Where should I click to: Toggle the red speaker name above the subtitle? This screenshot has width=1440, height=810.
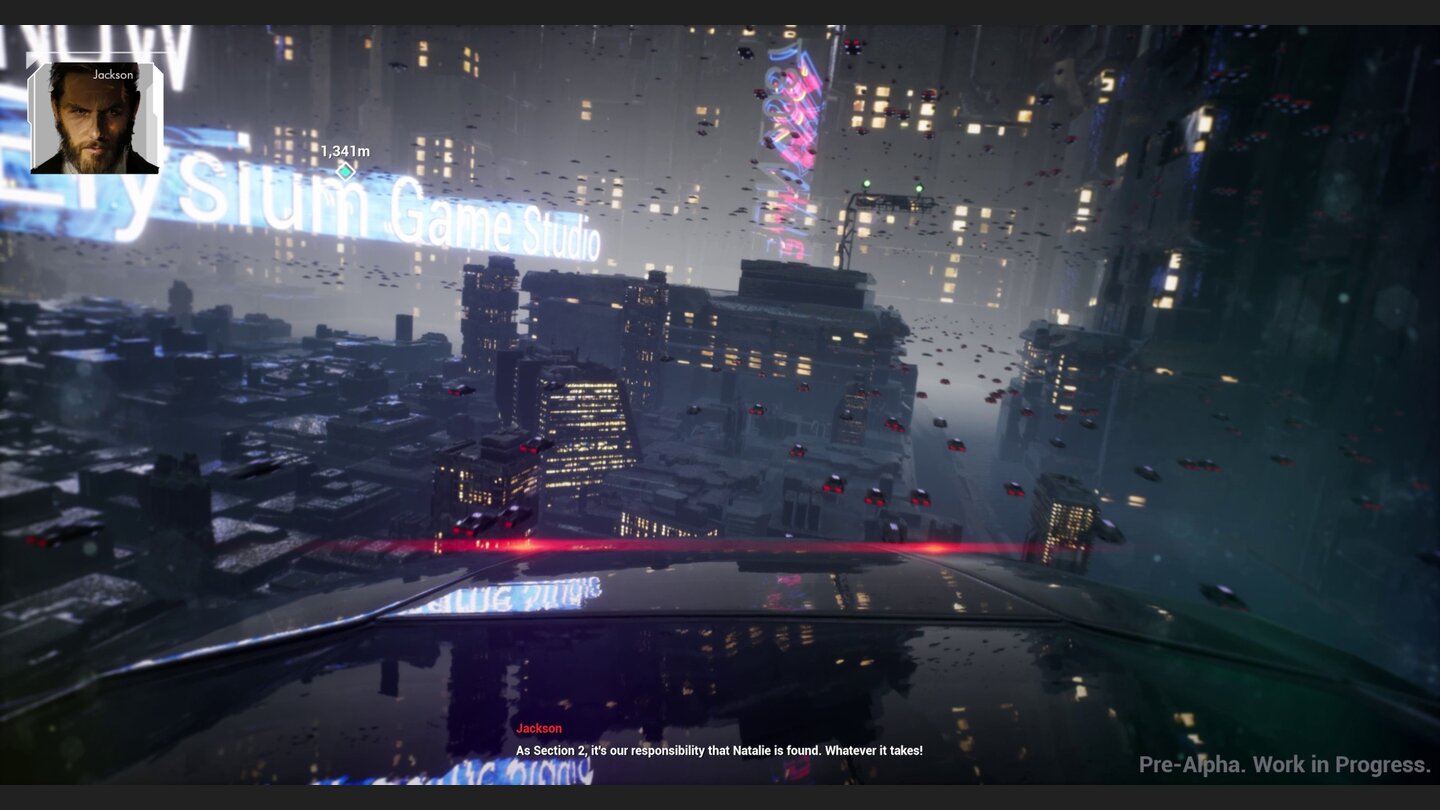point(538,728)
